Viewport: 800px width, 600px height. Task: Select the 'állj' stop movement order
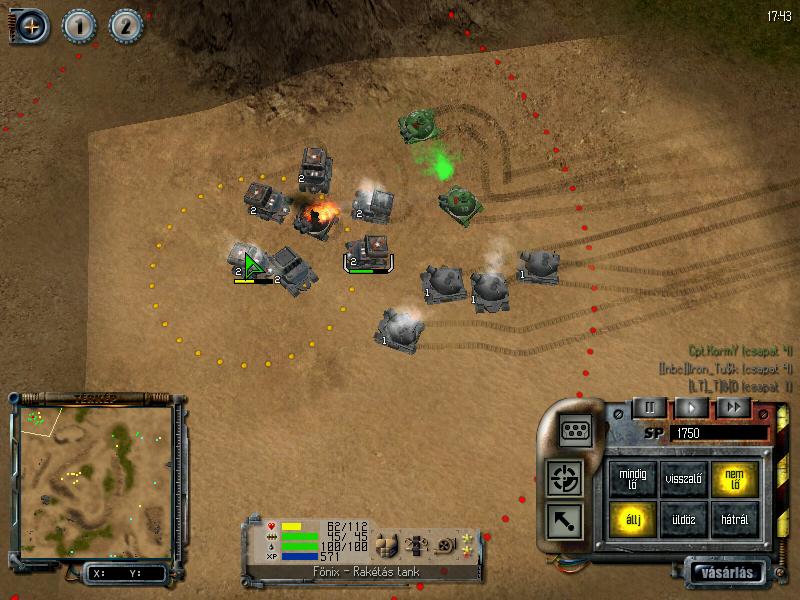(x=631, y=519)
